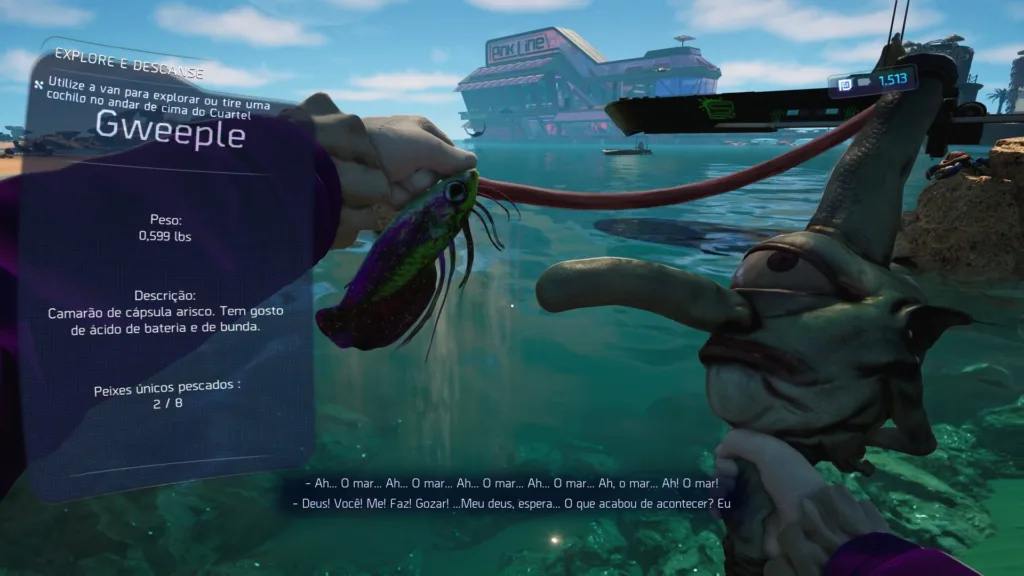Select the Explore e Descanse objective tracker
This screenshot has height=576, width=1024.
pos(130,57)
